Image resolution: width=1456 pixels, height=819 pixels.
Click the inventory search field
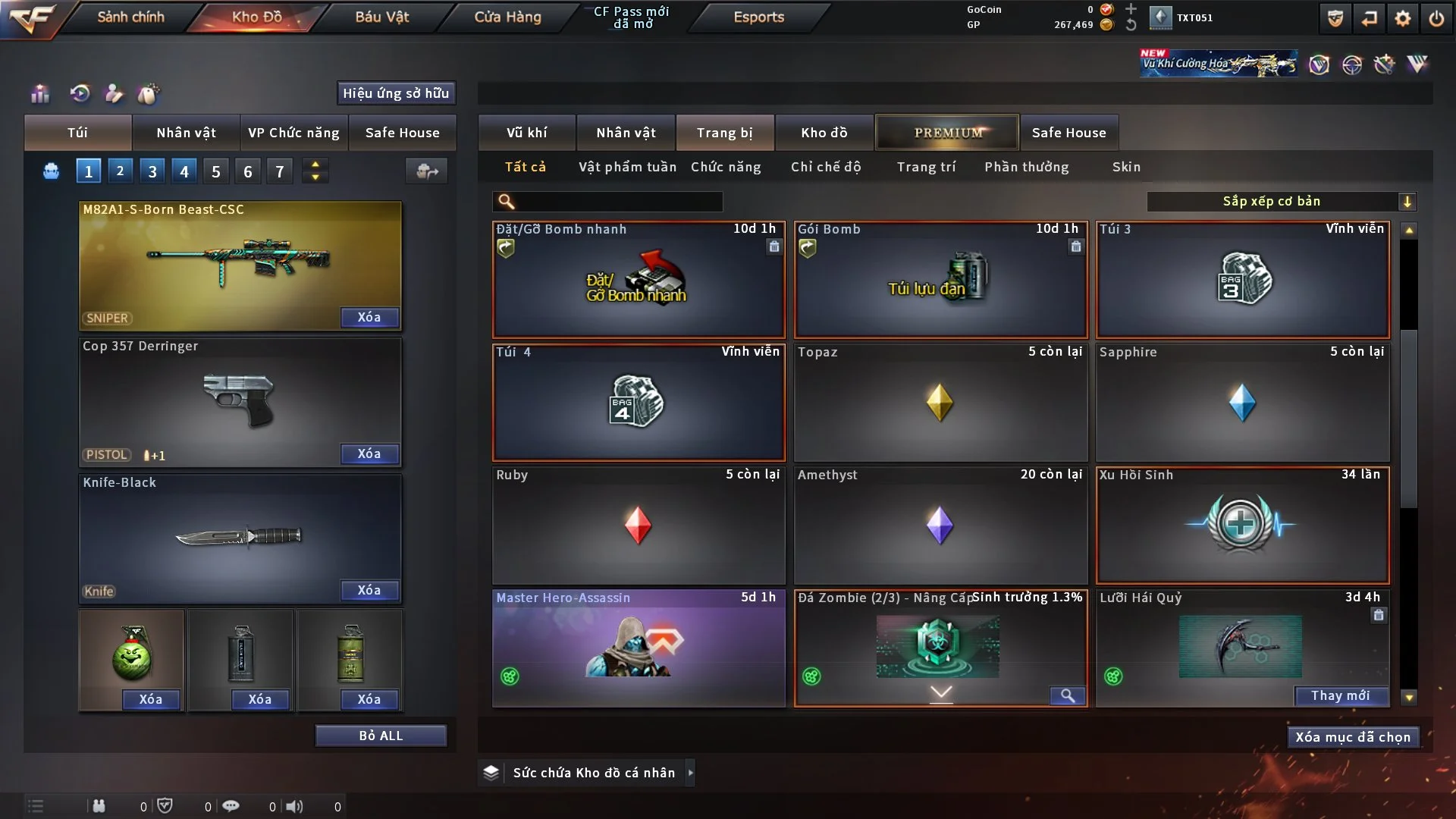[618, 201]
